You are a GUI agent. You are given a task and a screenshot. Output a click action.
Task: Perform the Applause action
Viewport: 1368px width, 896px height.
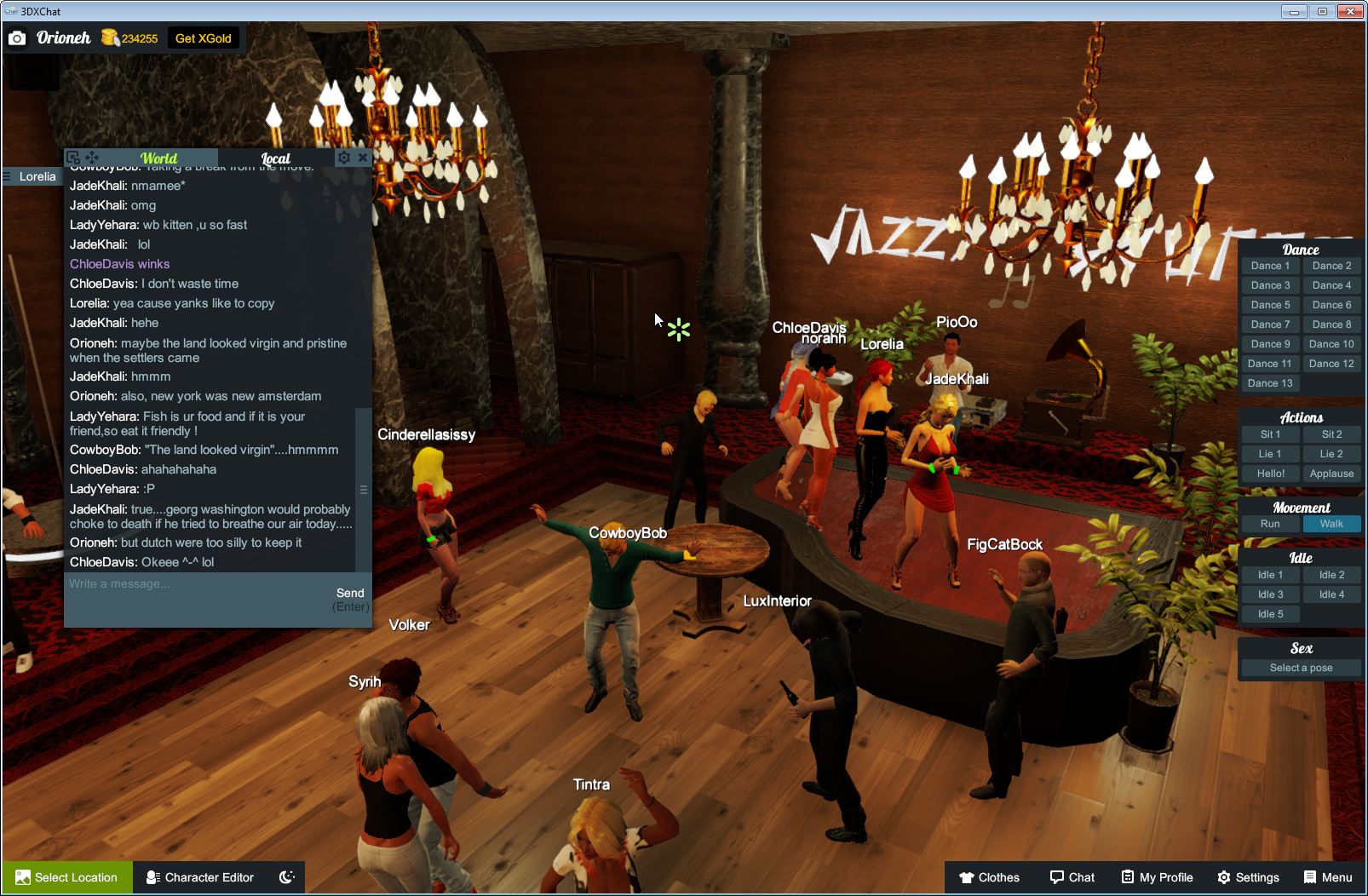tap(1331, 474)
